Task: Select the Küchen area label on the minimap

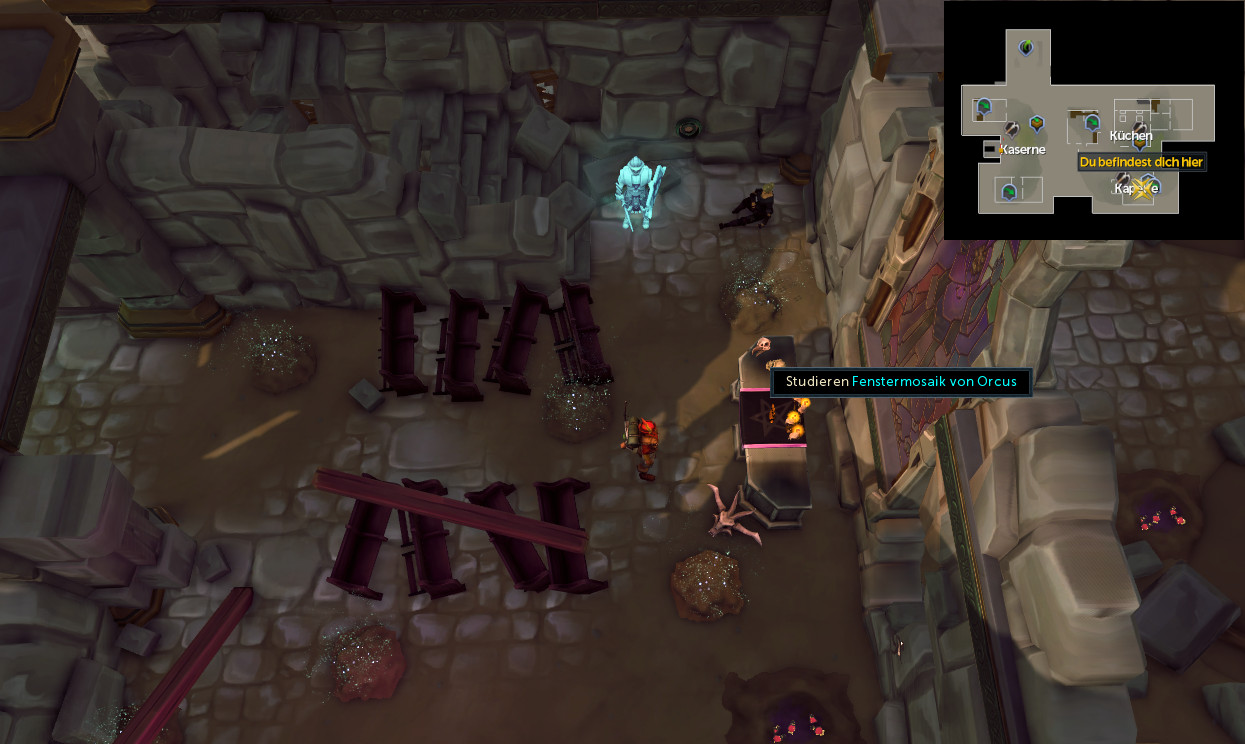Action: [x=1131, y=136]
